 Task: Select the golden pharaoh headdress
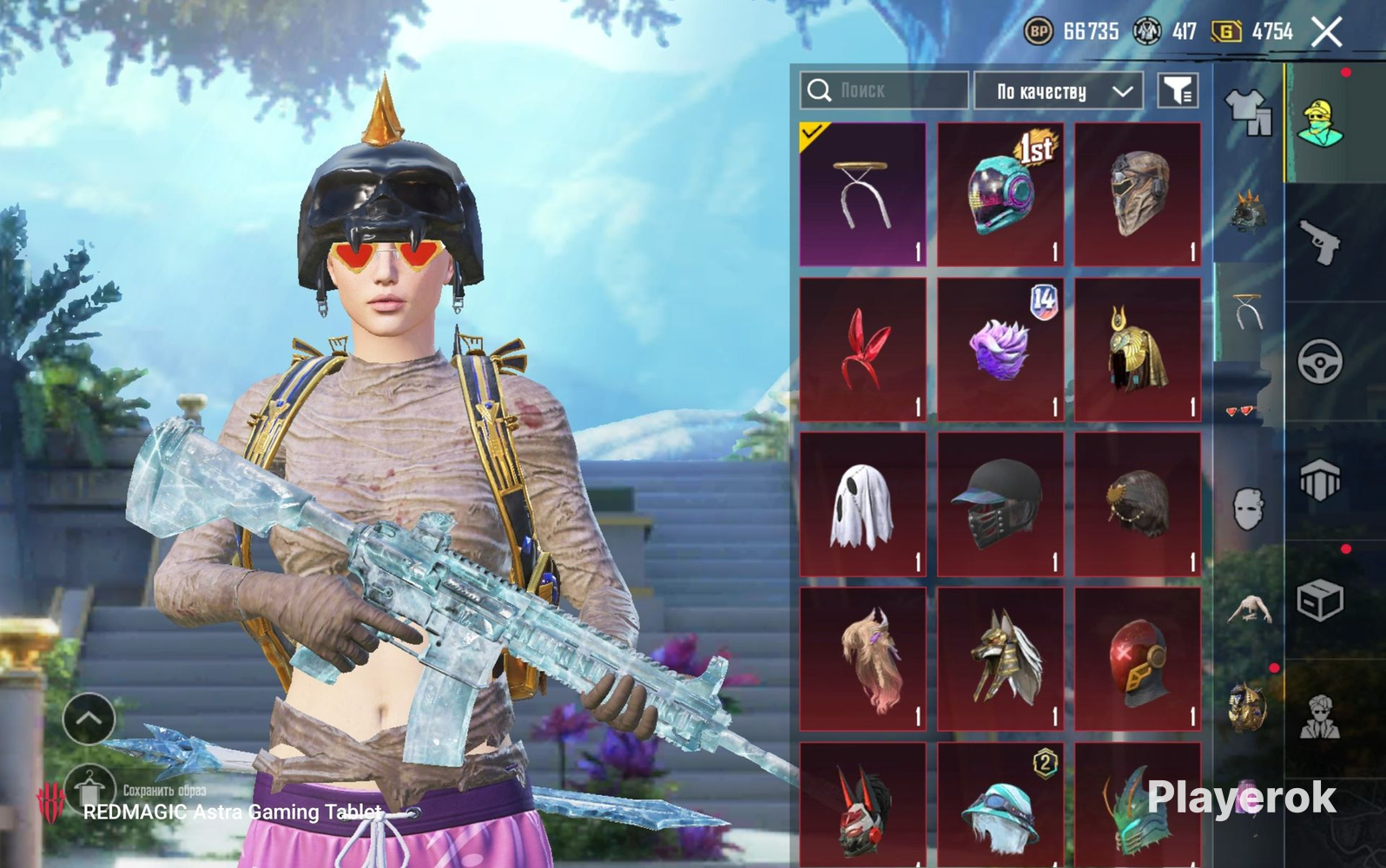click(1138, 350)
